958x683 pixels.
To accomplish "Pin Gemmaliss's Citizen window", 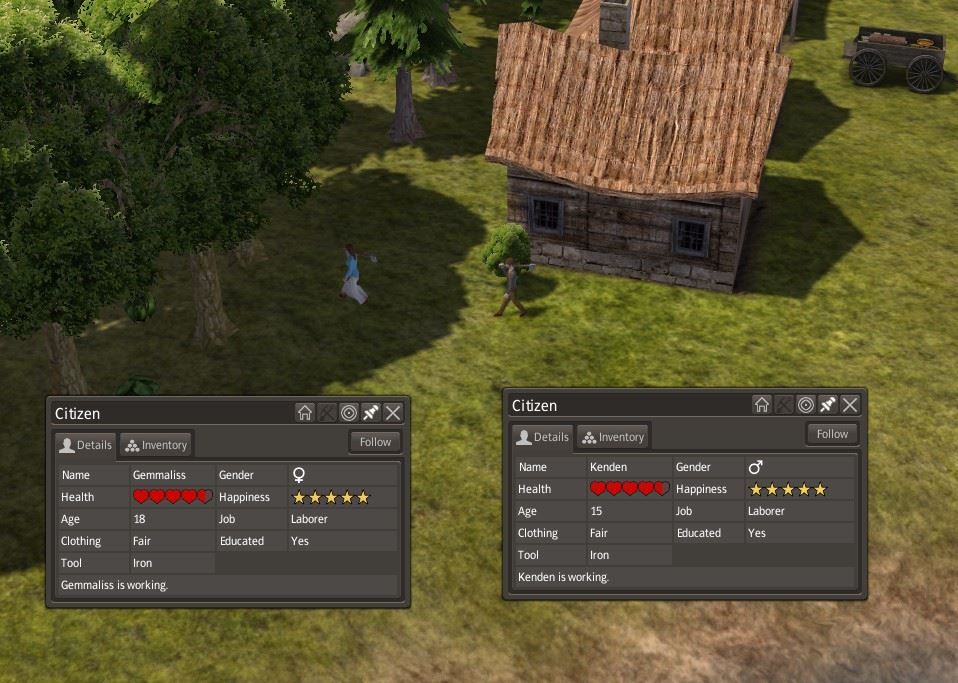I will [371, 413].
